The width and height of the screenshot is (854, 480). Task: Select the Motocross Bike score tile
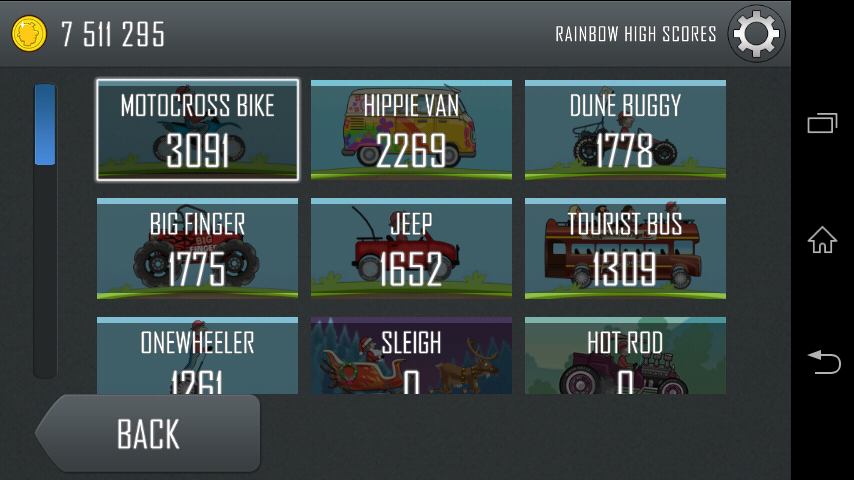tap(197, 130)
